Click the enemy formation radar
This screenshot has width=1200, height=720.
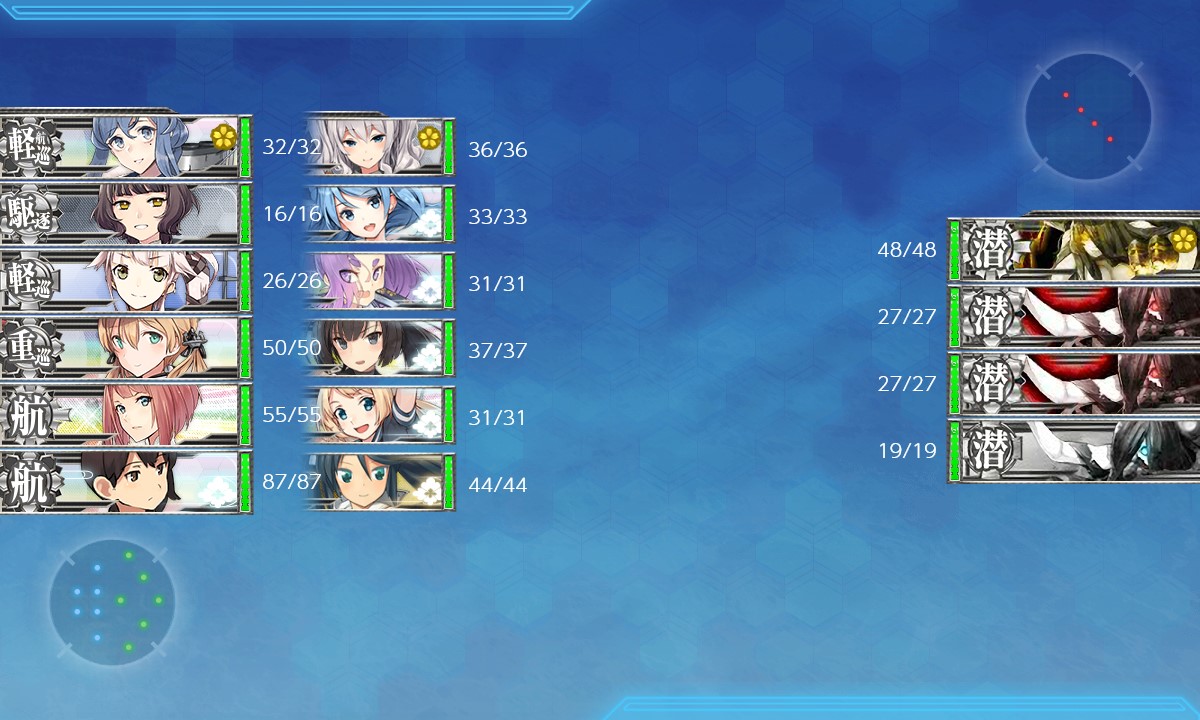[x=1087, y=117]
